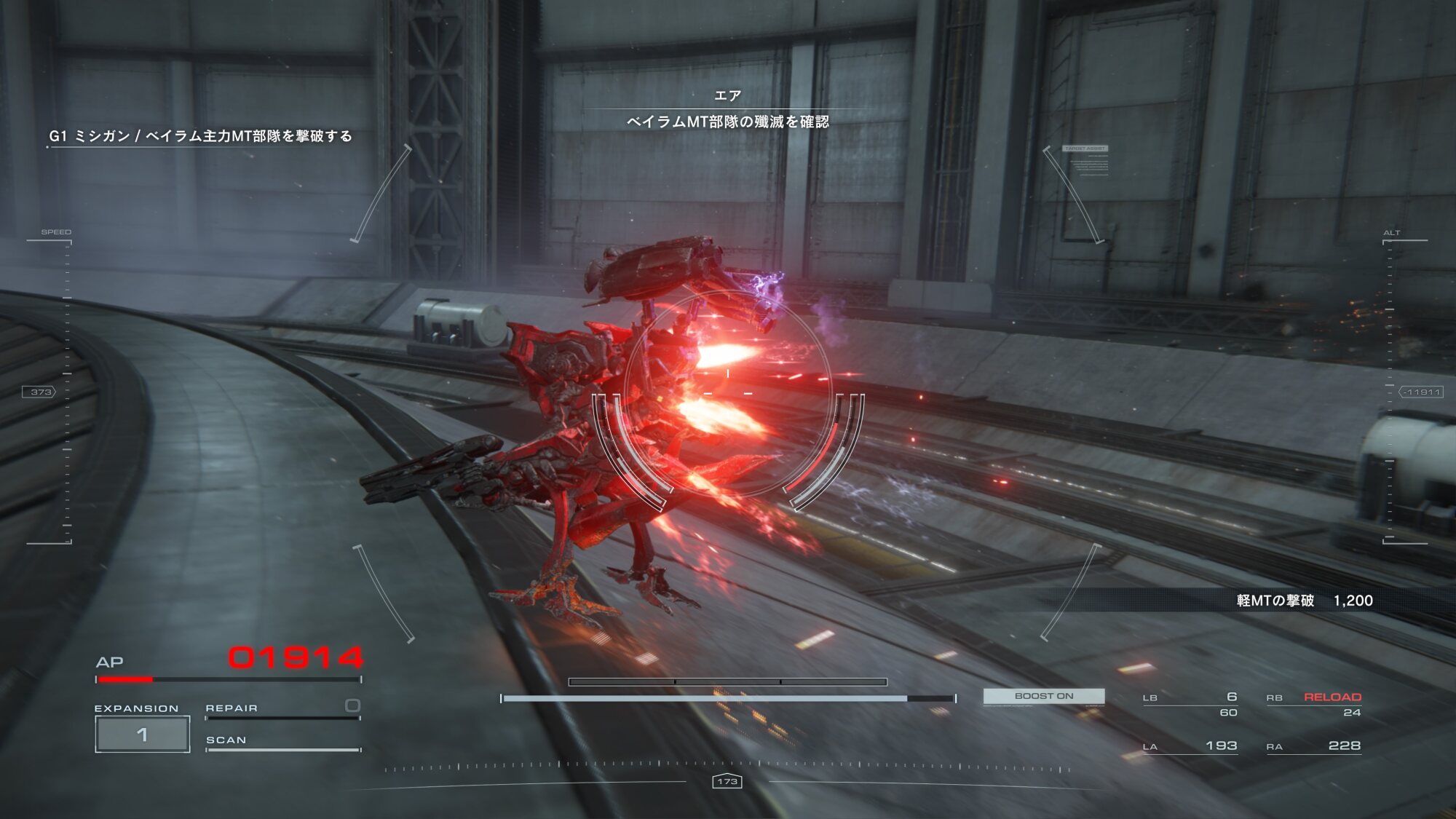Select the mission objective tracker text
This screenshot has width=1456, height=819.
(200, 136)
